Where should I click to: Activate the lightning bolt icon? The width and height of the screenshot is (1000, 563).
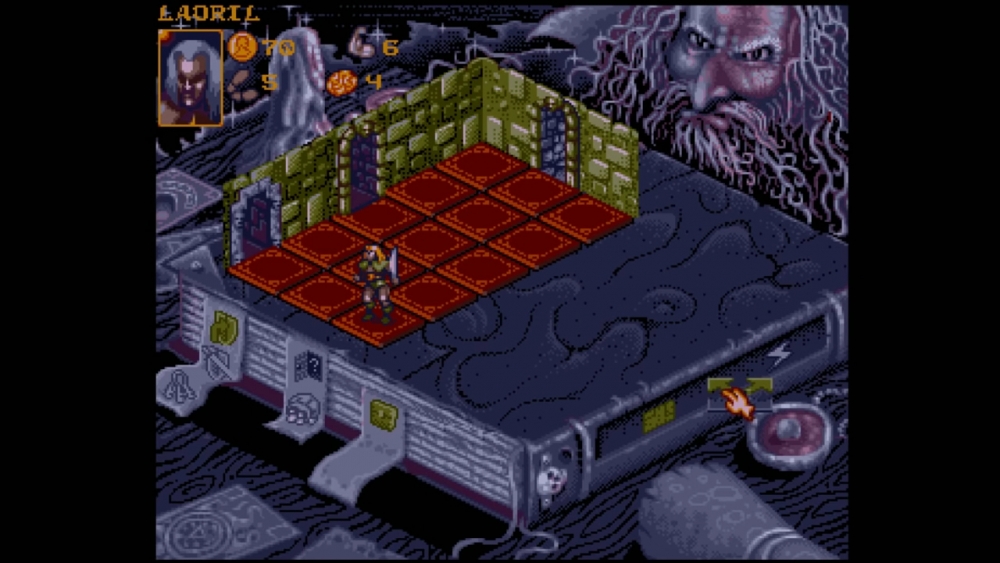[x=778, y=353]
